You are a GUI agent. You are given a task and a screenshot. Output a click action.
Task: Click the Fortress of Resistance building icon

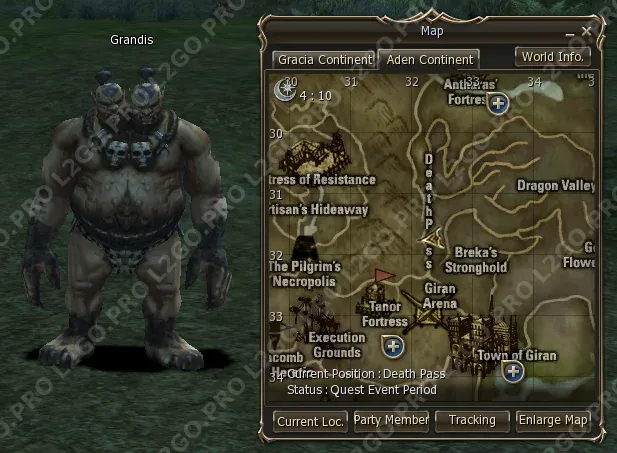coord(310,157)
